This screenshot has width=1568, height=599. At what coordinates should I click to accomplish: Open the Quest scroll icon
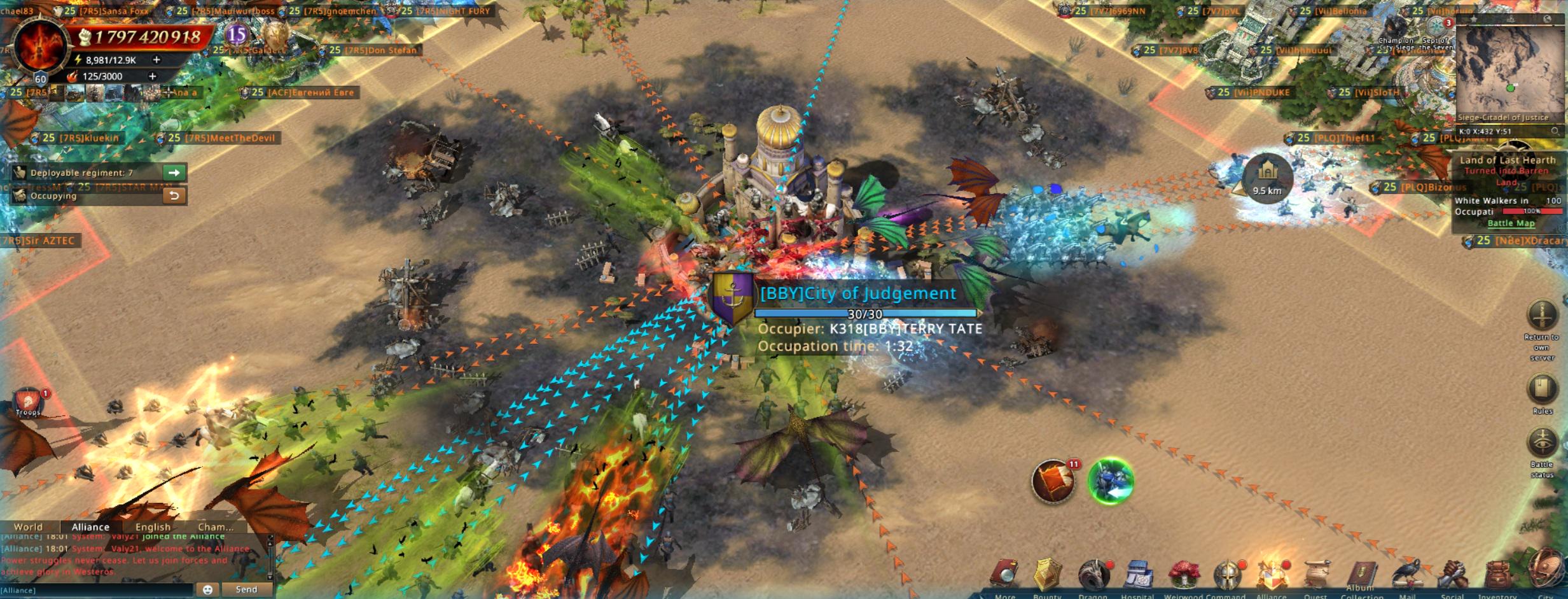(x=1316, y=575)
